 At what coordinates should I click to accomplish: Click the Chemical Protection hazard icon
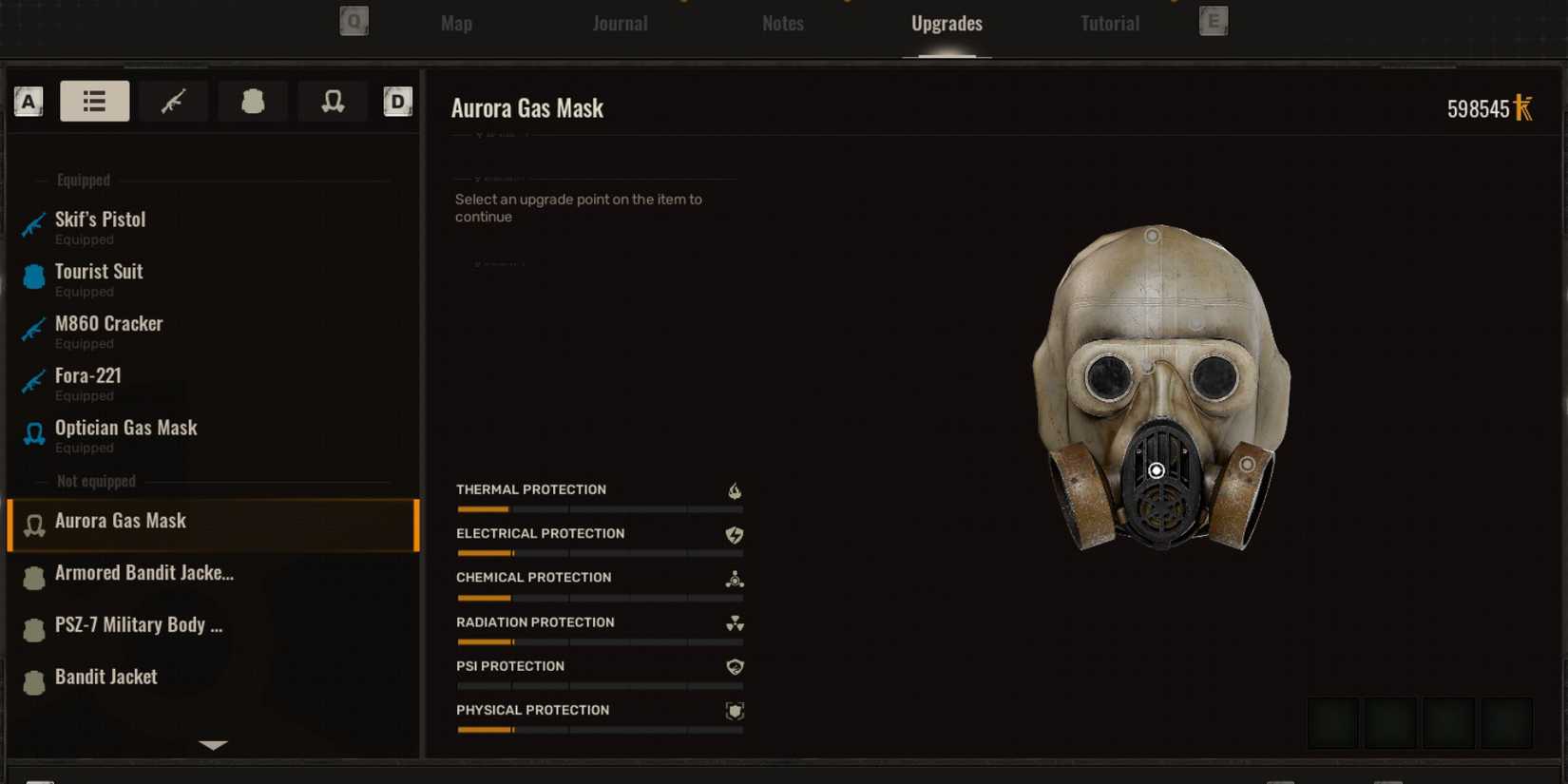pyautogui.click(x=733, y=579)
